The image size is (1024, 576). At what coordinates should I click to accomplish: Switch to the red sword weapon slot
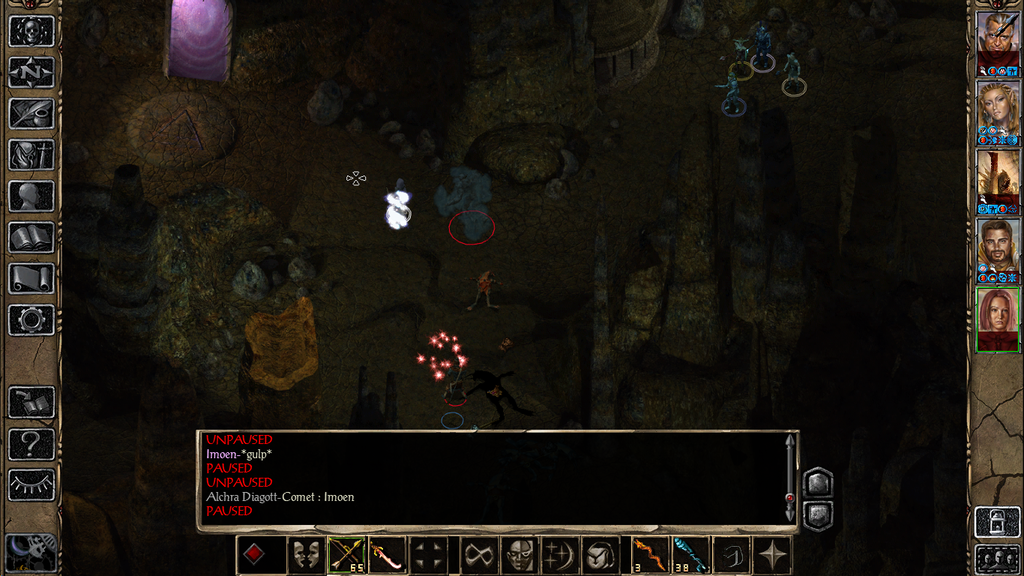[x=387, y=555]
